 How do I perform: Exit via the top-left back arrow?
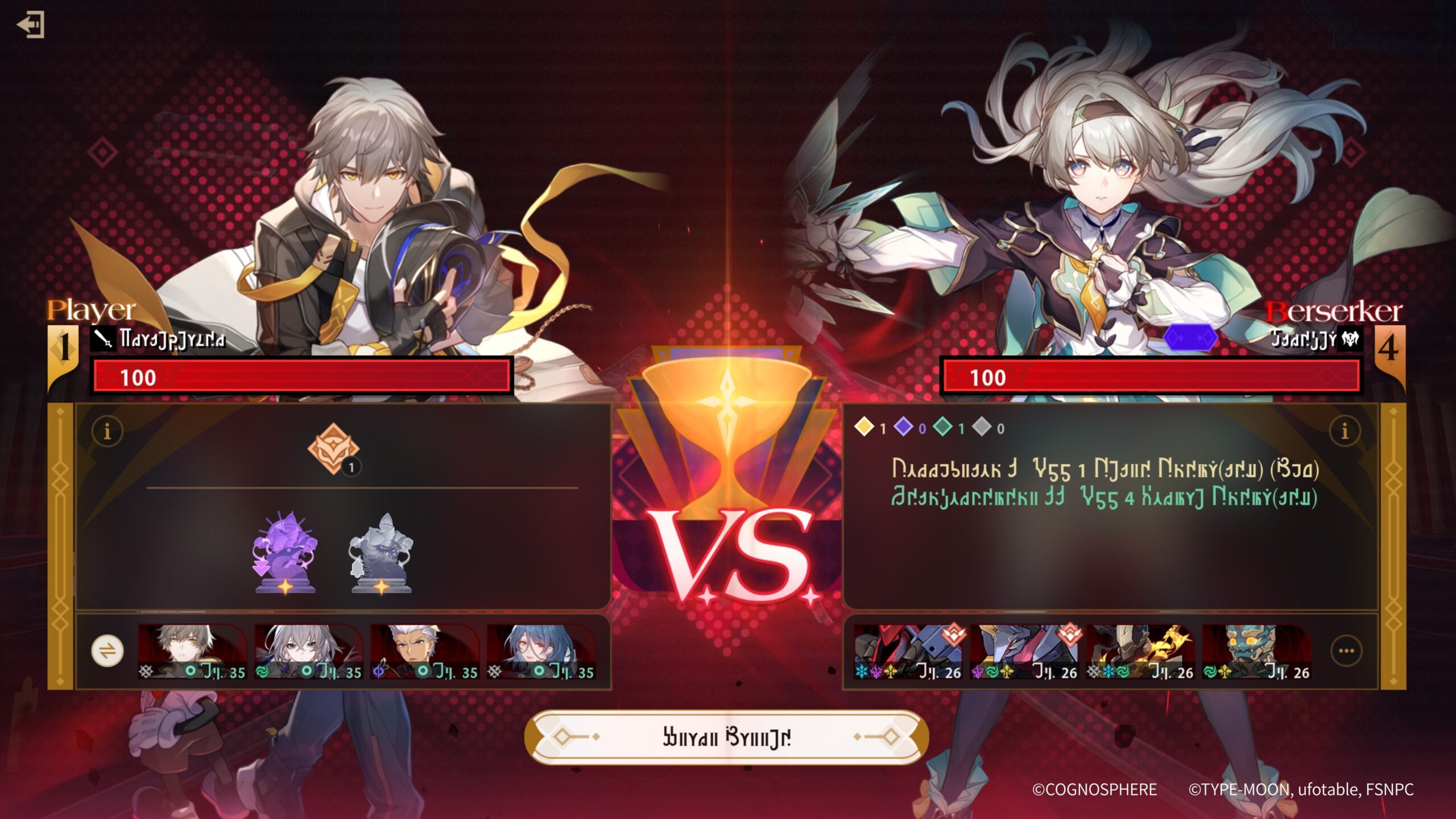pos(31,24)
